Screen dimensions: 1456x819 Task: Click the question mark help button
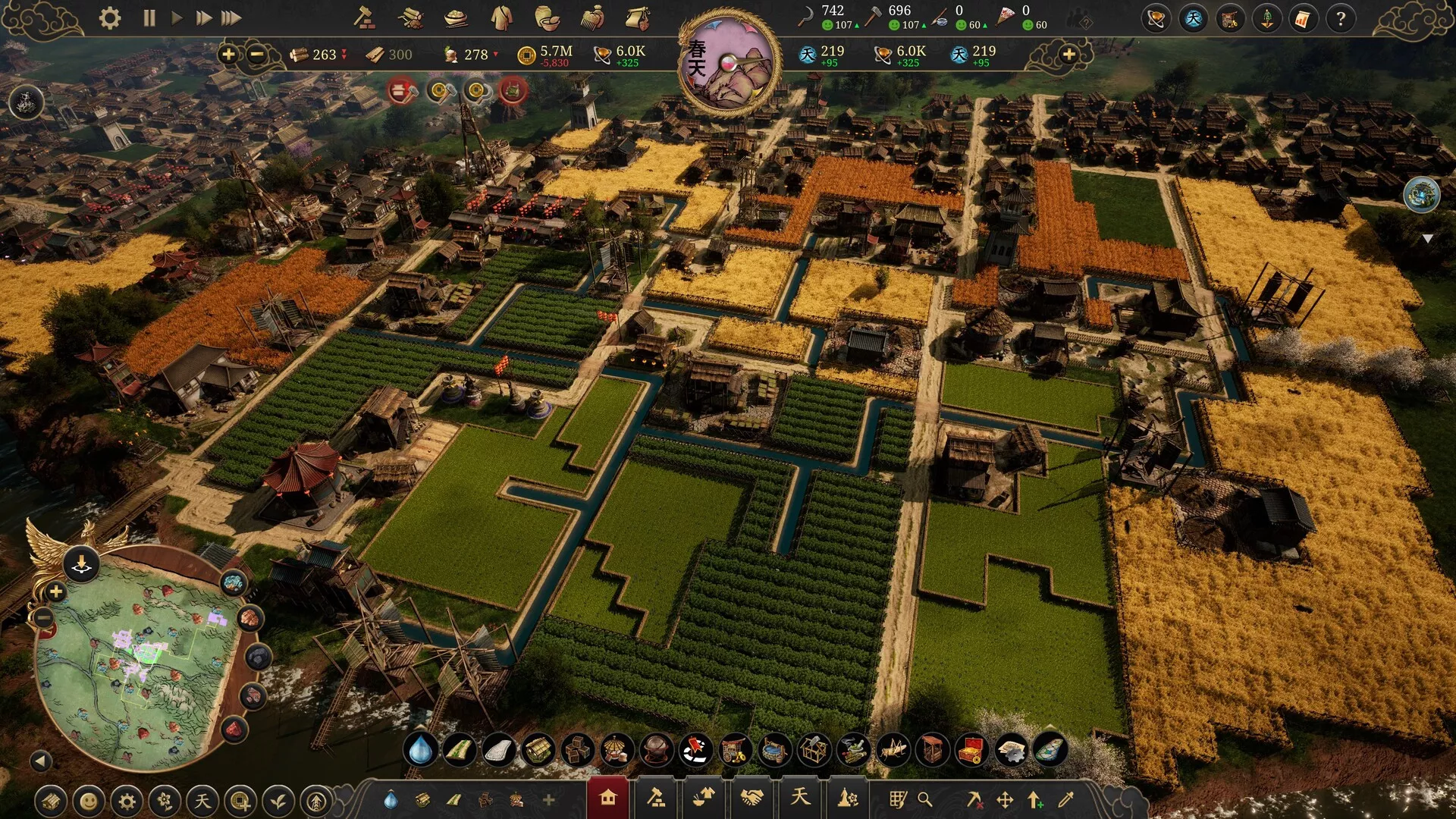(1340, 18)
